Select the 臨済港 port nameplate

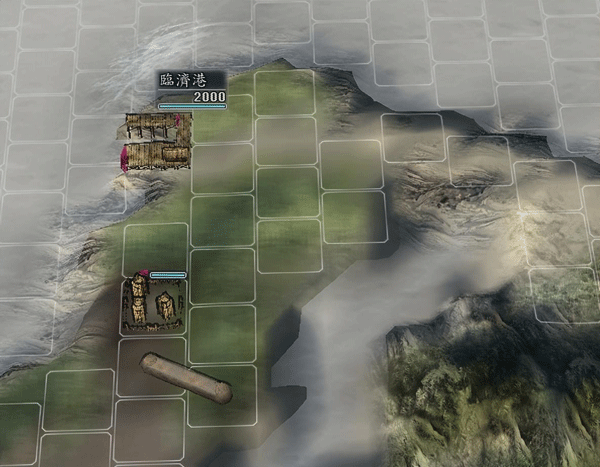pyautogui.click(x=191, y=89)
